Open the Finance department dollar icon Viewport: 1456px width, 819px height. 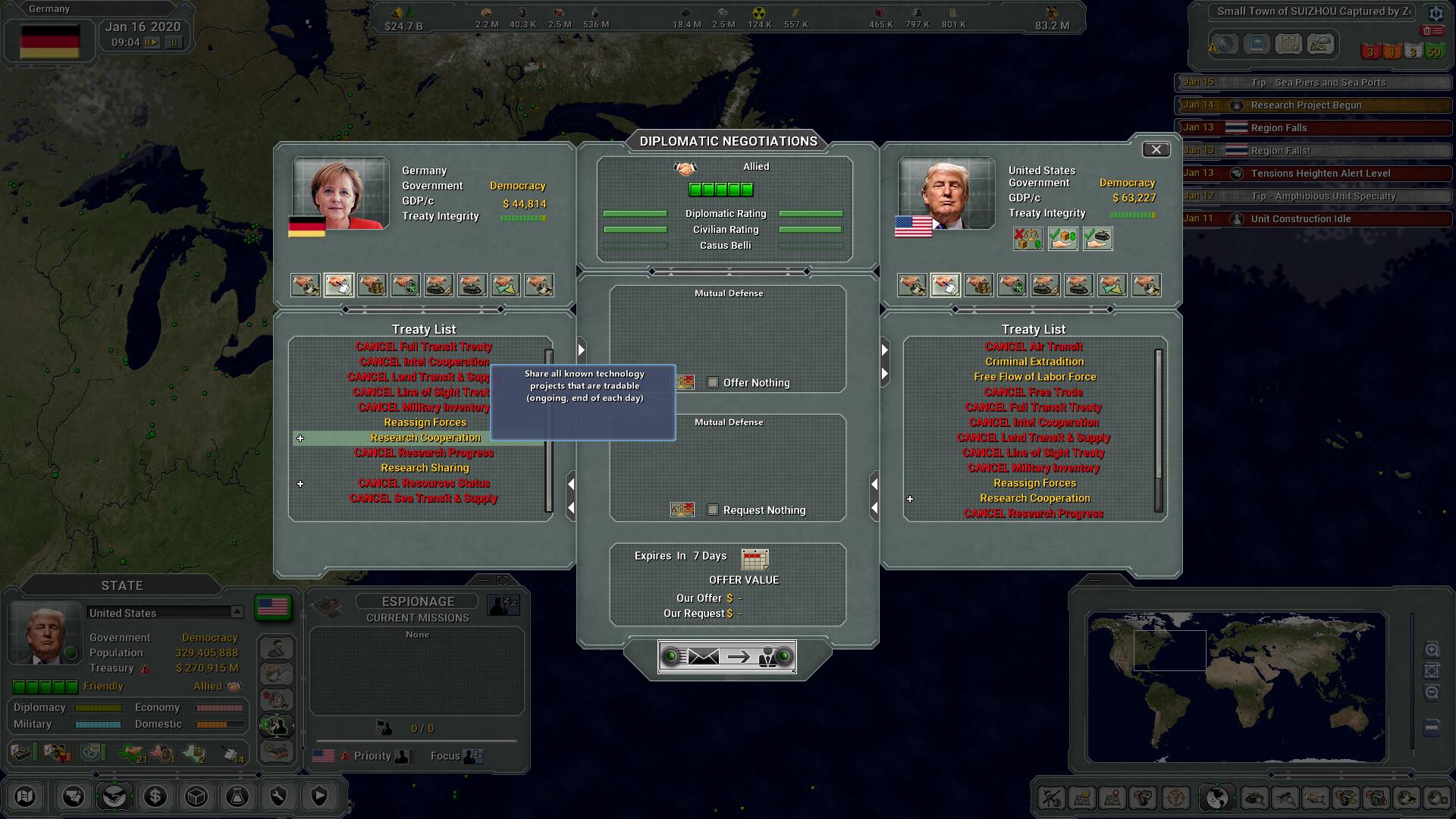[x=155, y=797]
